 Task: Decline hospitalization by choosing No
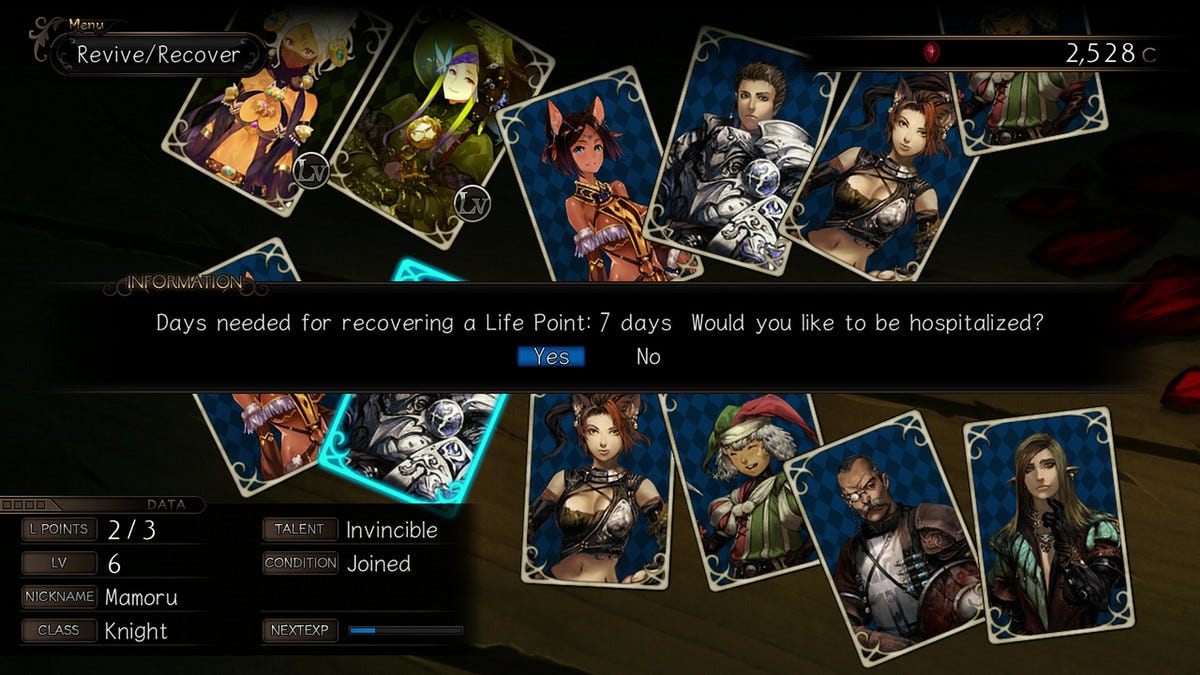648,357
